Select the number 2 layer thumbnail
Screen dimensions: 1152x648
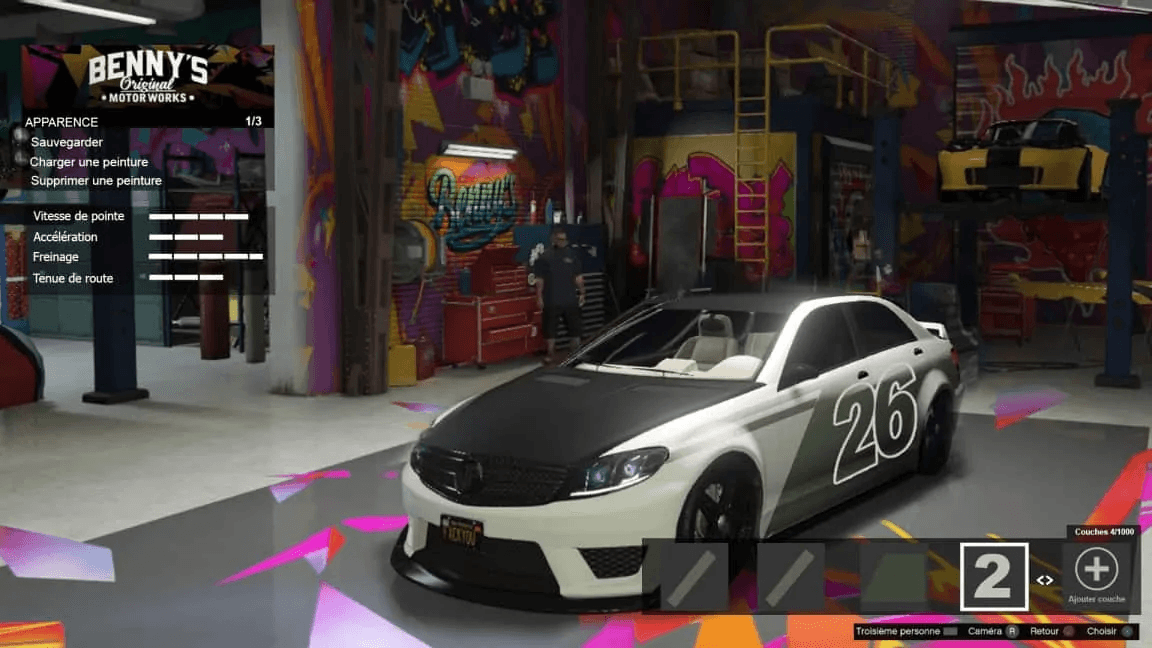[994, 577]
